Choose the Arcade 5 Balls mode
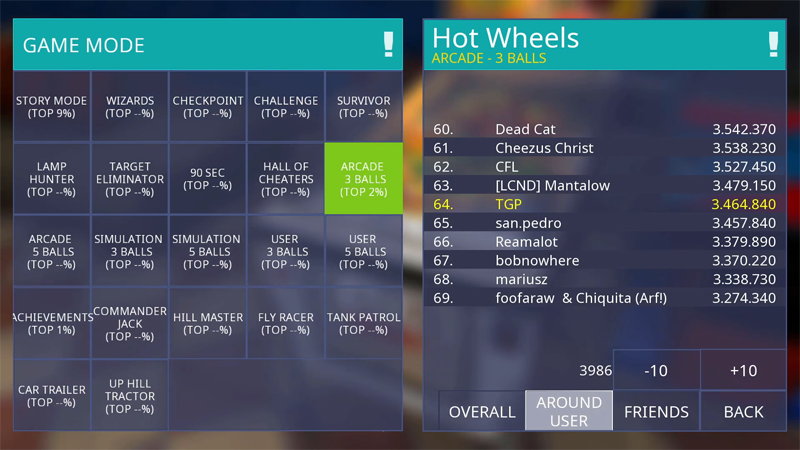800x450 pixels. (x=51, y=252)
